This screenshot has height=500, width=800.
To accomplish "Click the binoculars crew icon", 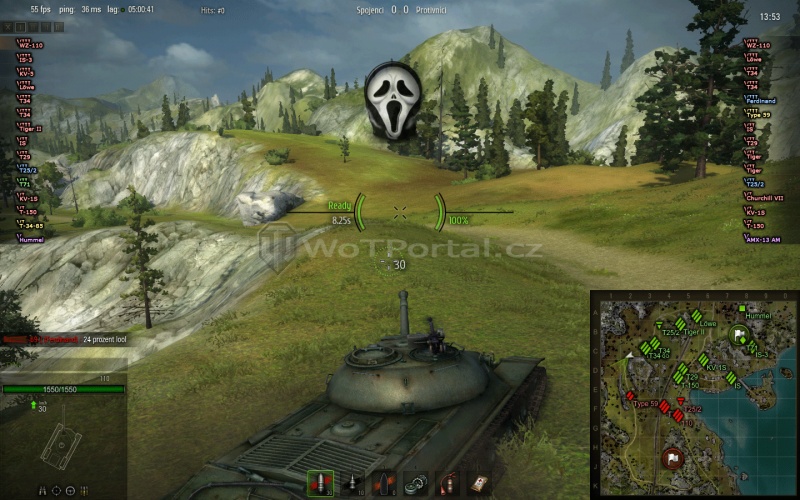I will [x=42, y=490].
